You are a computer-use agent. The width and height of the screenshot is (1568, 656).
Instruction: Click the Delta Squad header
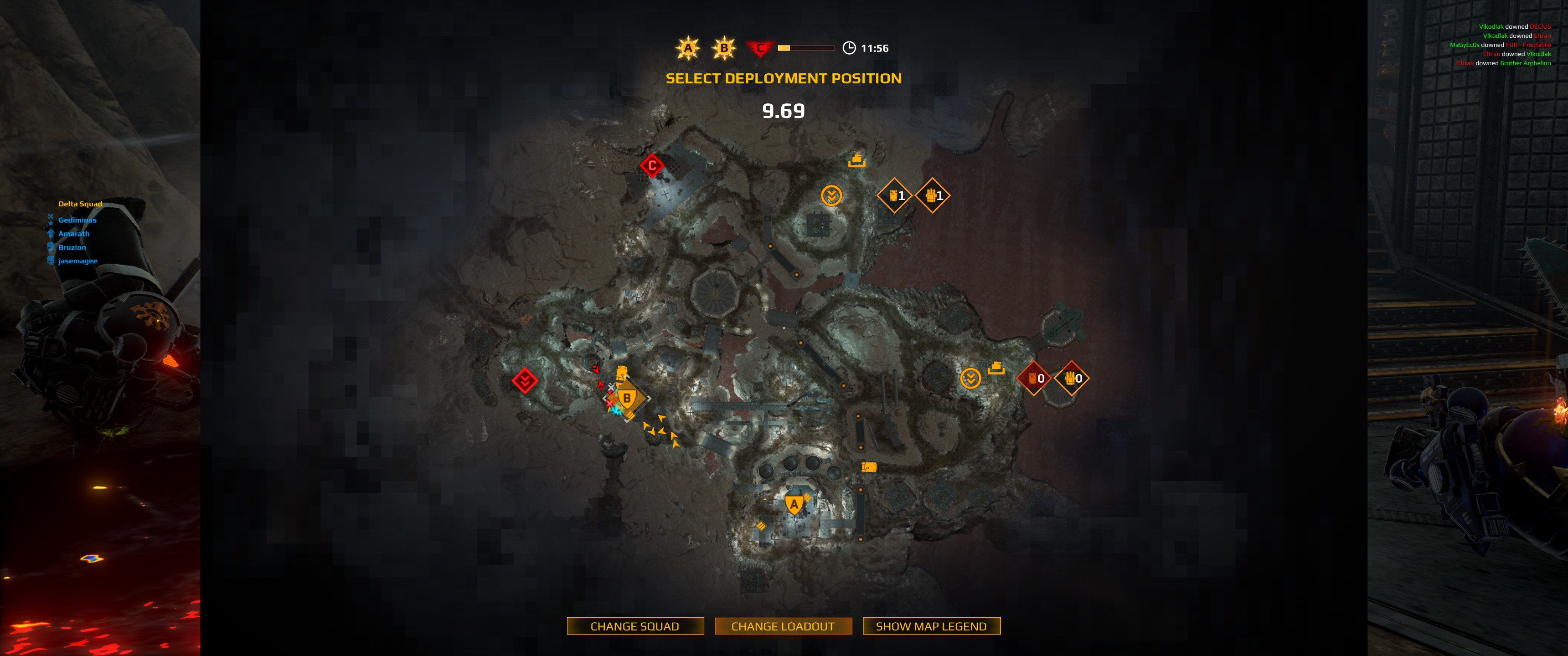coord(80,204)
